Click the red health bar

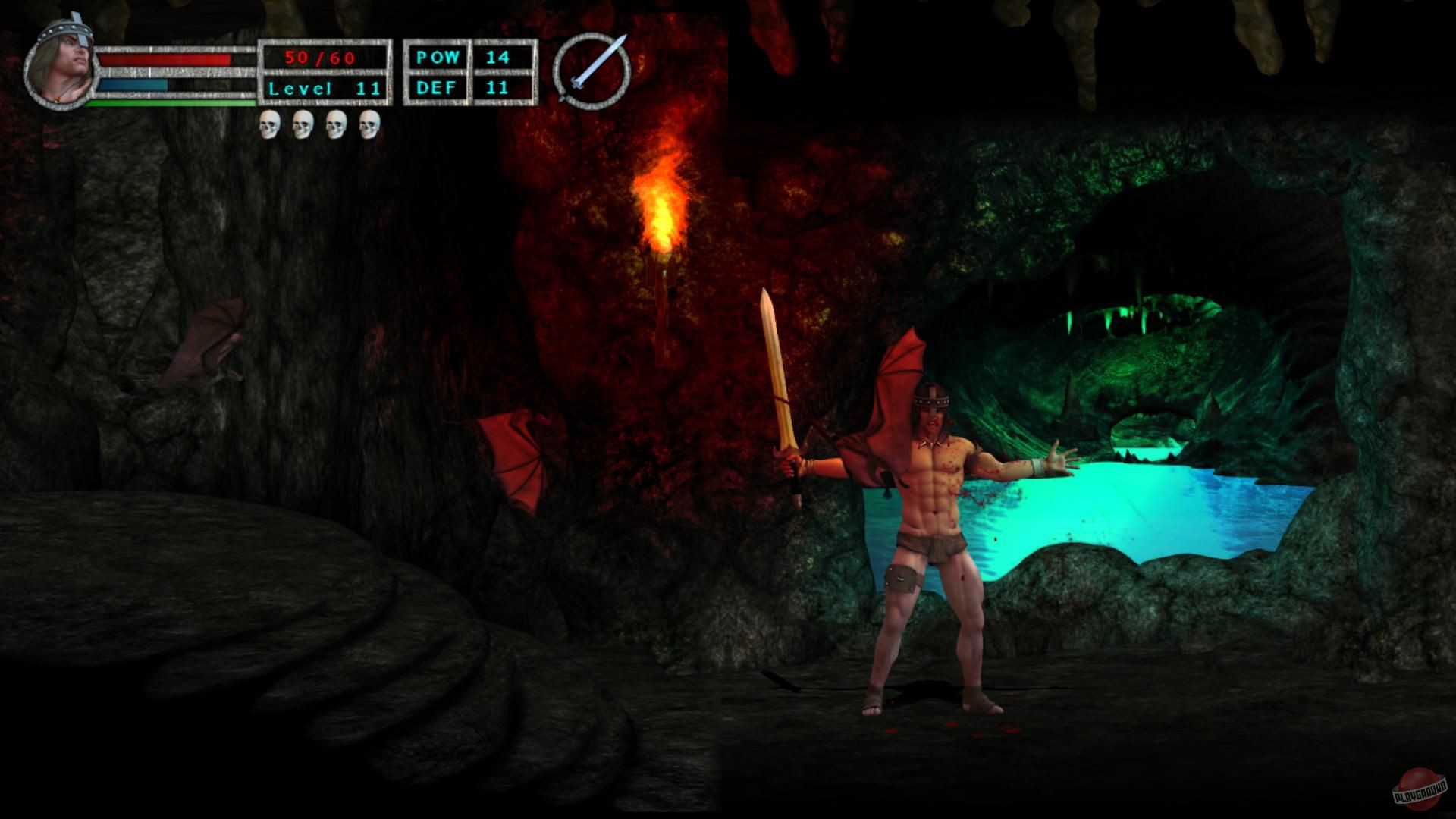pyautogui.click(x=163, y=61)
